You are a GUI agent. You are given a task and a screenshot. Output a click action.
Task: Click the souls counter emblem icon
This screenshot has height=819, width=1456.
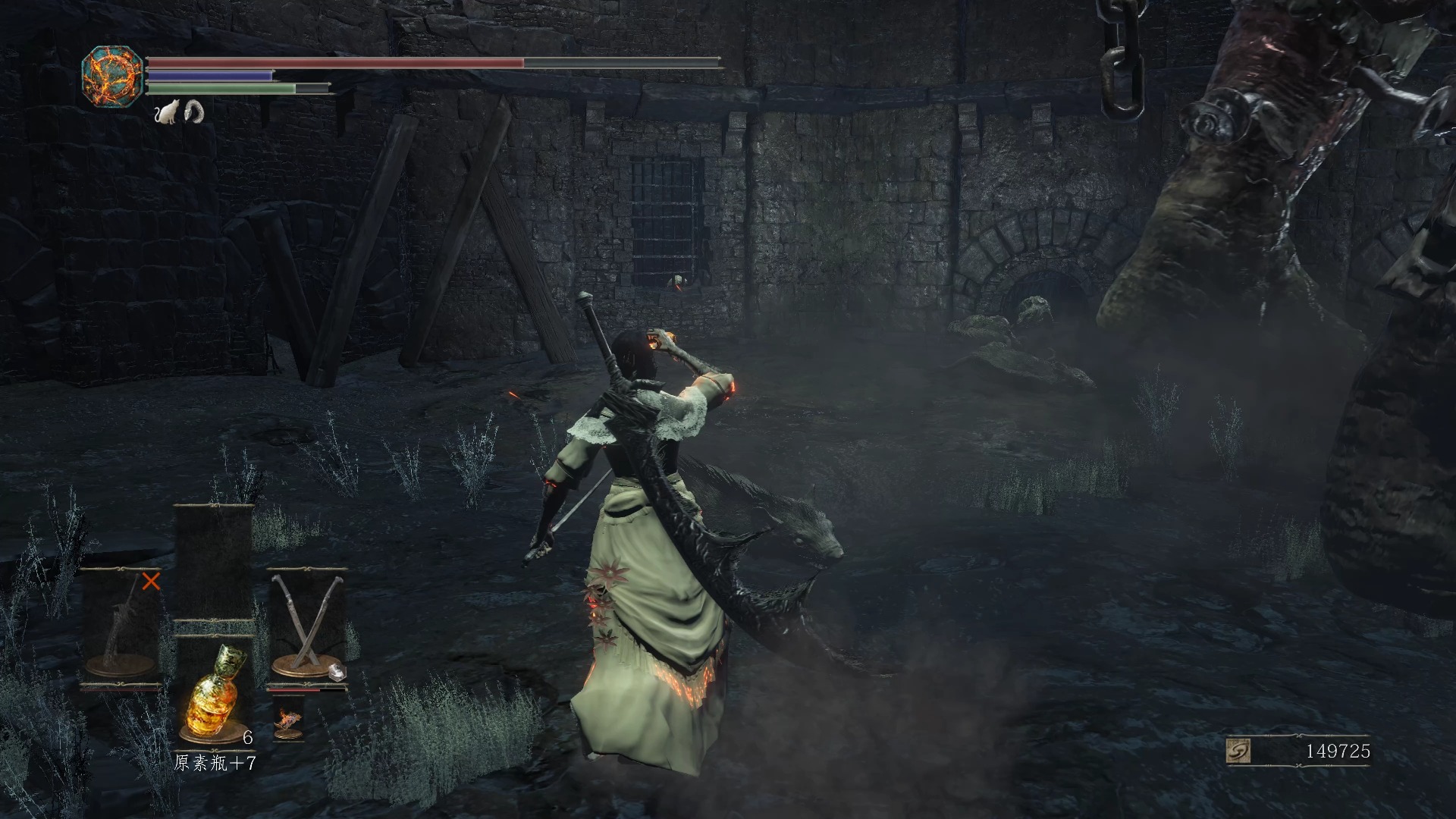pos(1239,751)
